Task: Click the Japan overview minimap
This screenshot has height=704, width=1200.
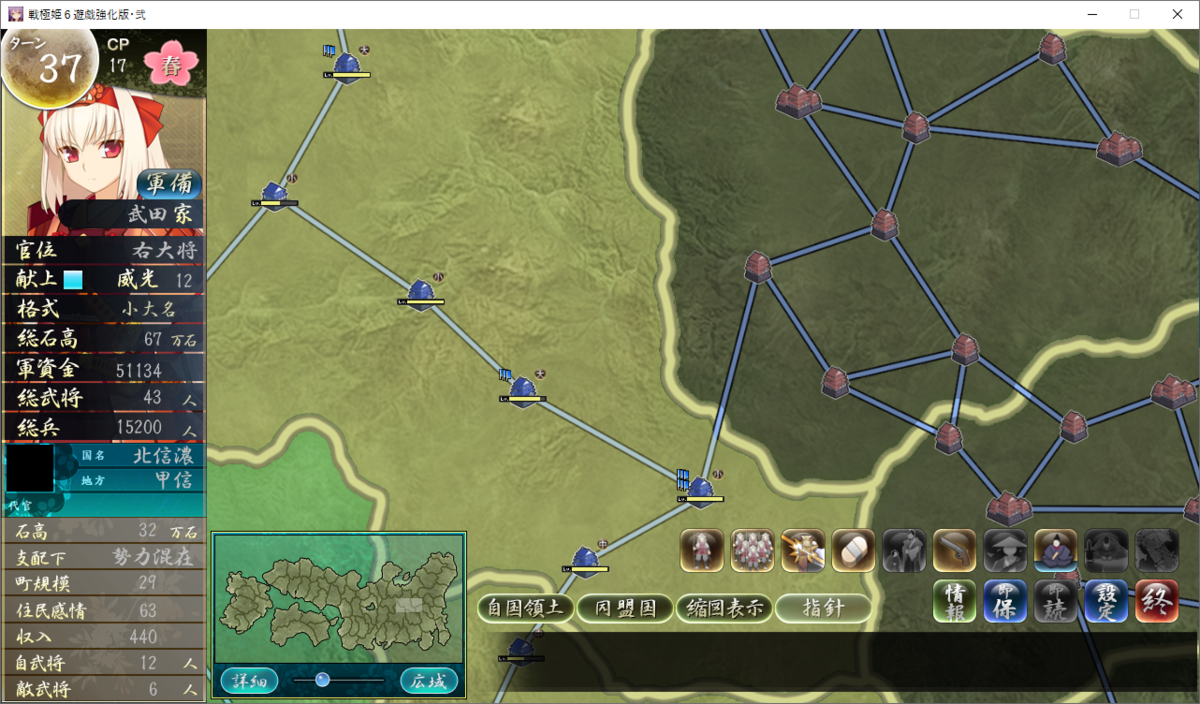Action: tap(338, 598)
